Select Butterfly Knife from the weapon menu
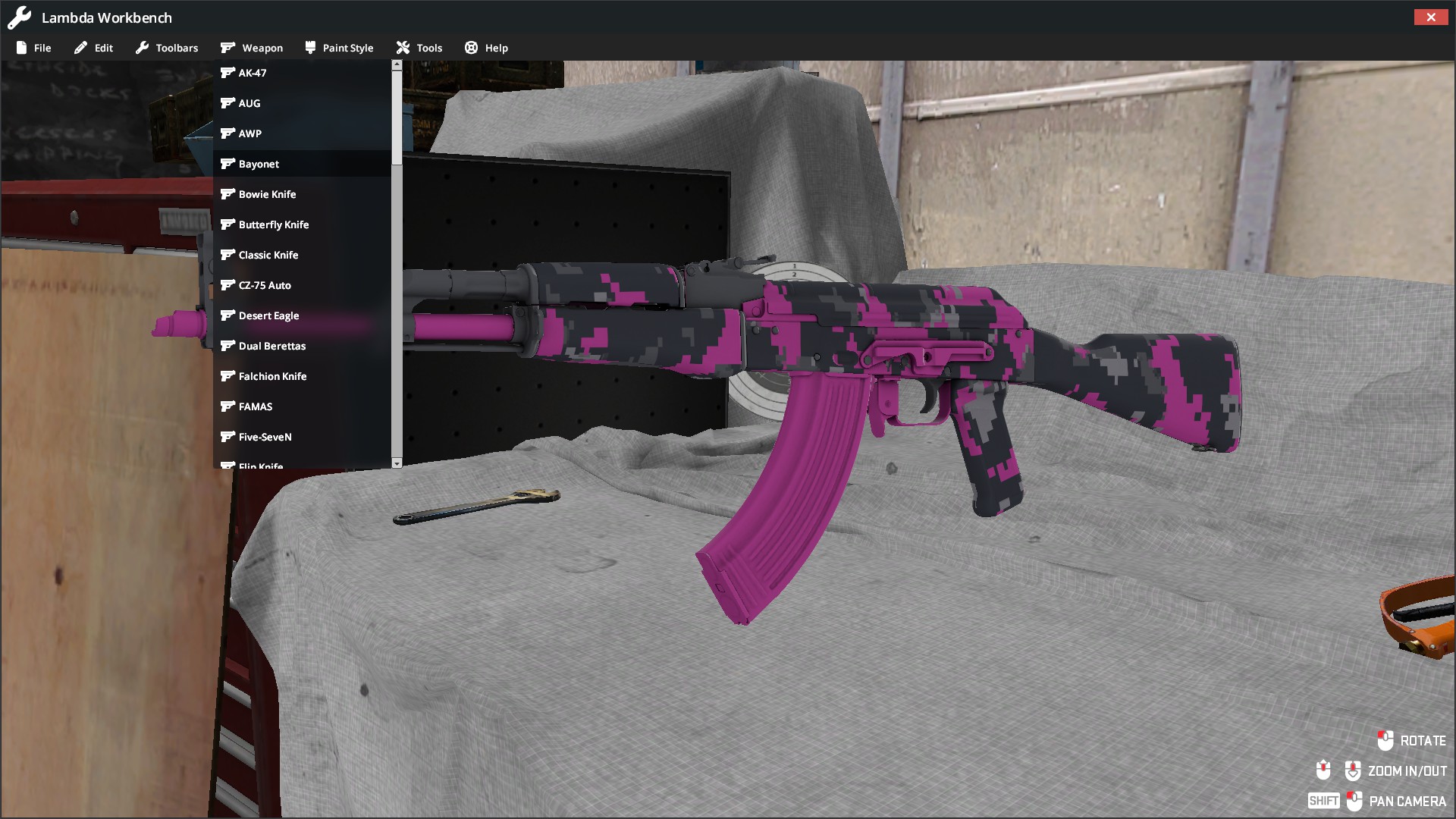1456x819 pixels. click(x=274, y=224)
